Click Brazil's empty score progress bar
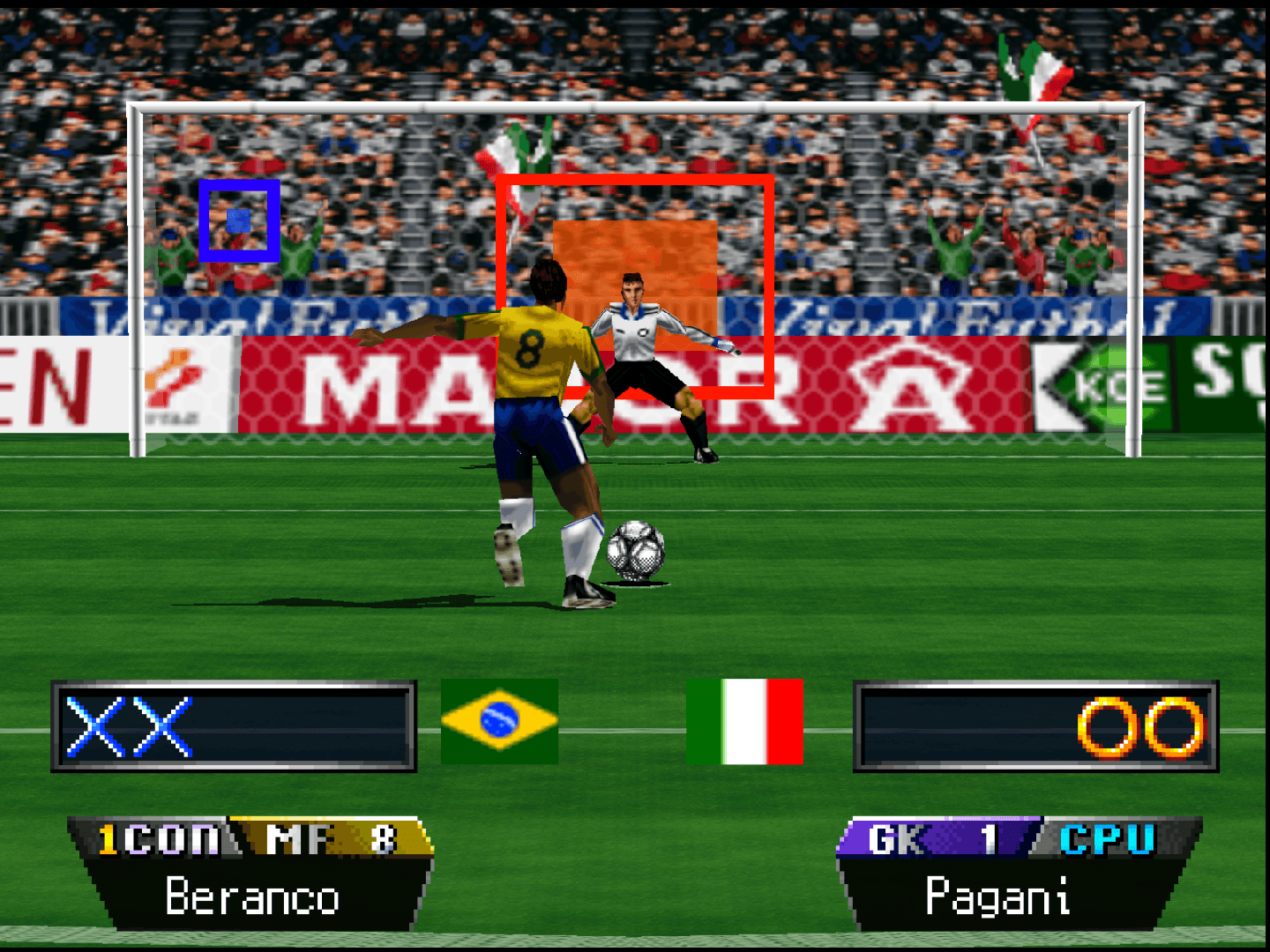1270x952 pixels. (291, 723)
